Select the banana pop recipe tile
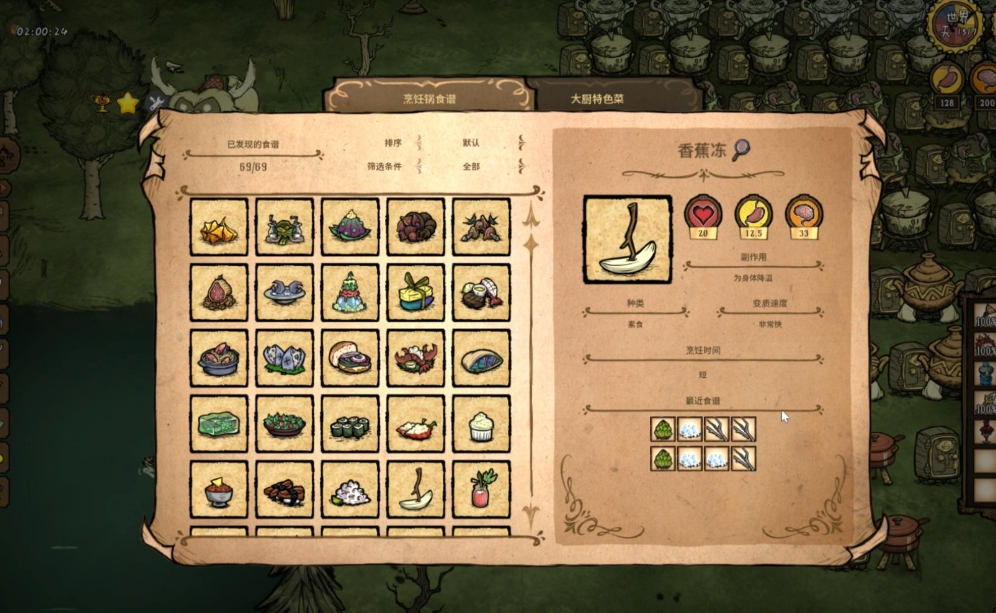The width and height of the screenshot is (996, 613). tap(416, 490)
